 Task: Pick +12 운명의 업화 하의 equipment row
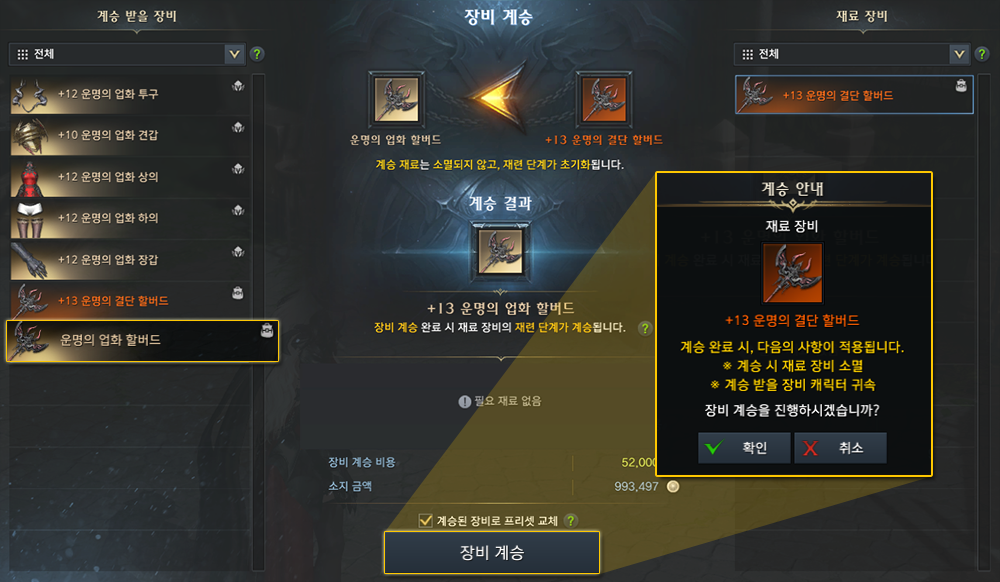point(130,218)
